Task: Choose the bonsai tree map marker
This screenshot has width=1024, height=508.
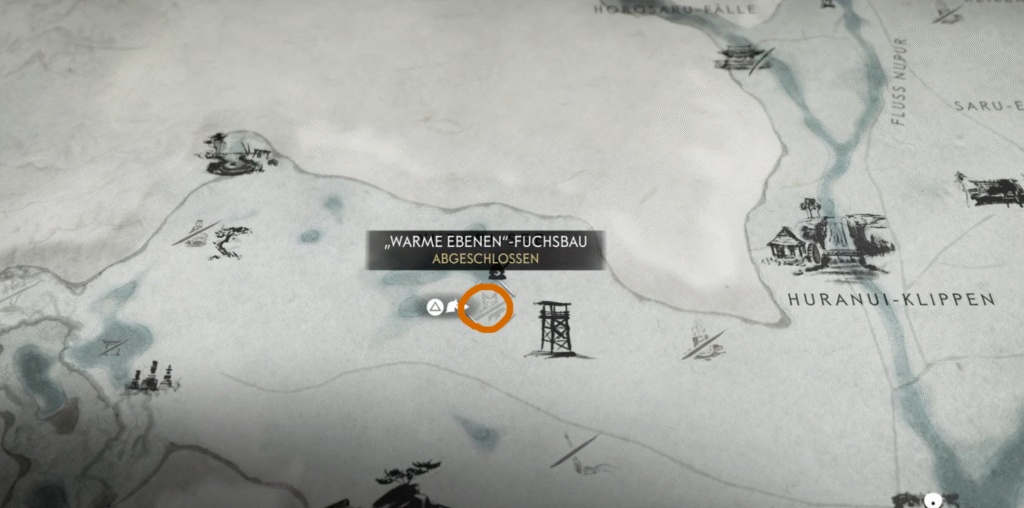Action: coord(233,241)
